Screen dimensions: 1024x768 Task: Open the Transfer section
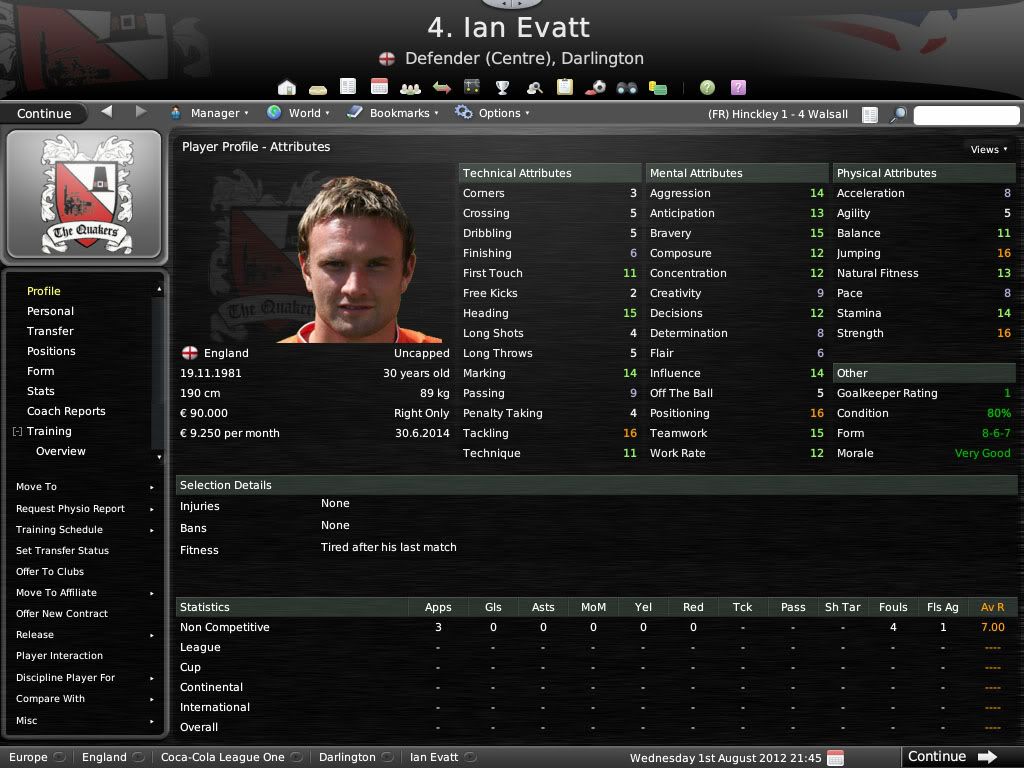point(50,331)
